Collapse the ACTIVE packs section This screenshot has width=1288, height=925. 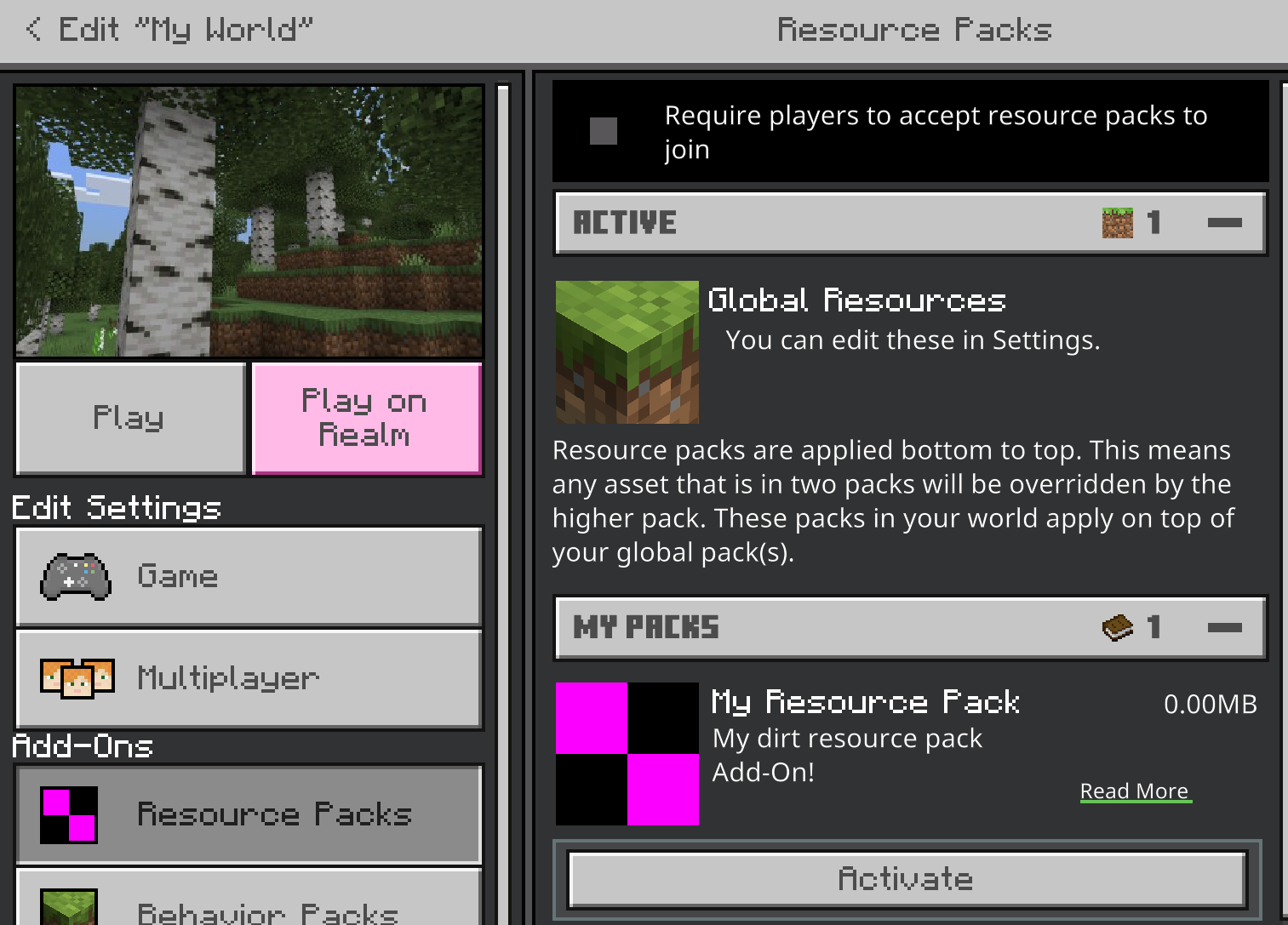tap(1226, 222)
